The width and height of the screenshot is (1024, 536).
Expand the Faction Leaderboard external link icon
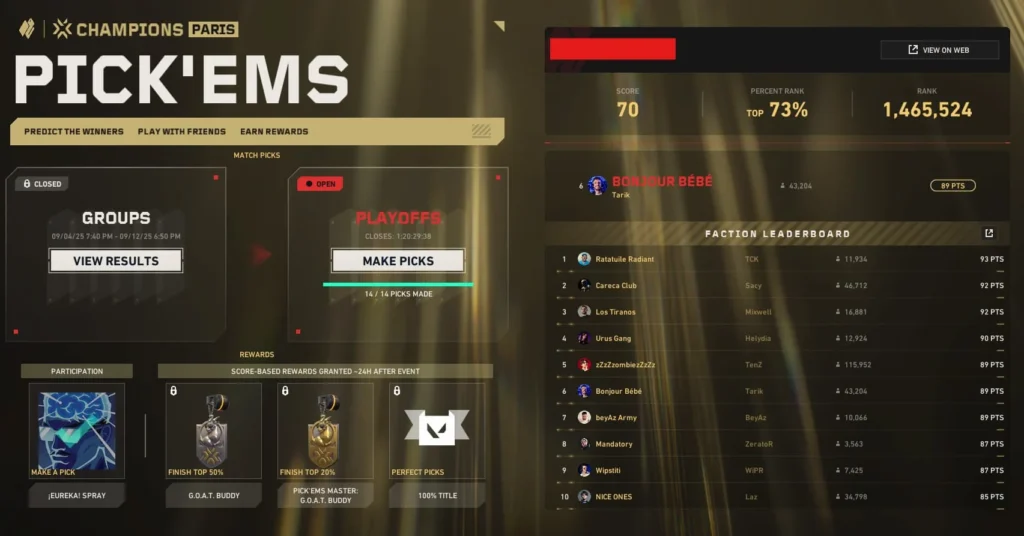coord(989,234)
